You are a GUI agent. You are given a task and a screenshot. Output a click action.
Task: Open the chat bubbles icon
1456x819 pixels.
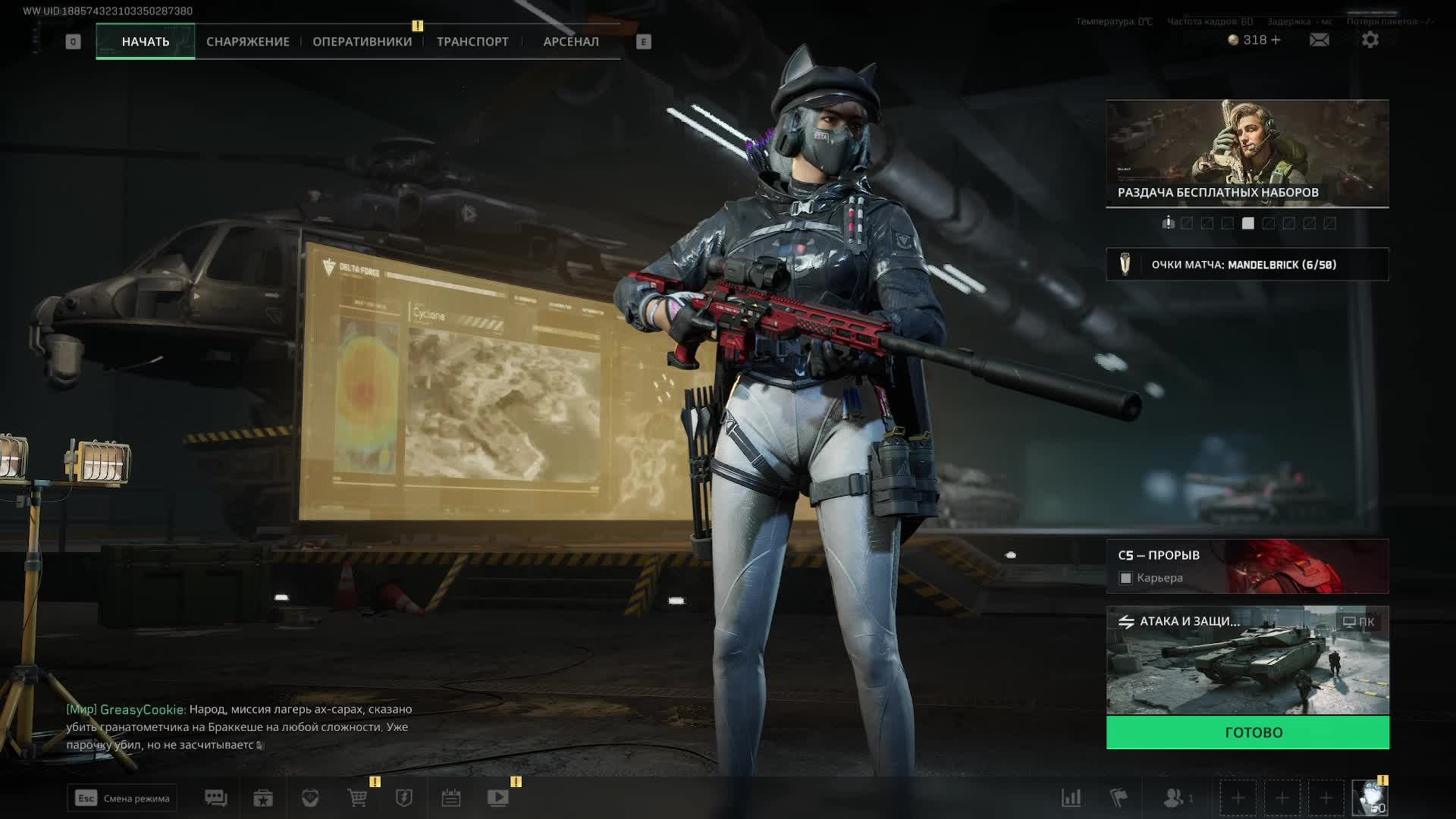coord(216,798)
